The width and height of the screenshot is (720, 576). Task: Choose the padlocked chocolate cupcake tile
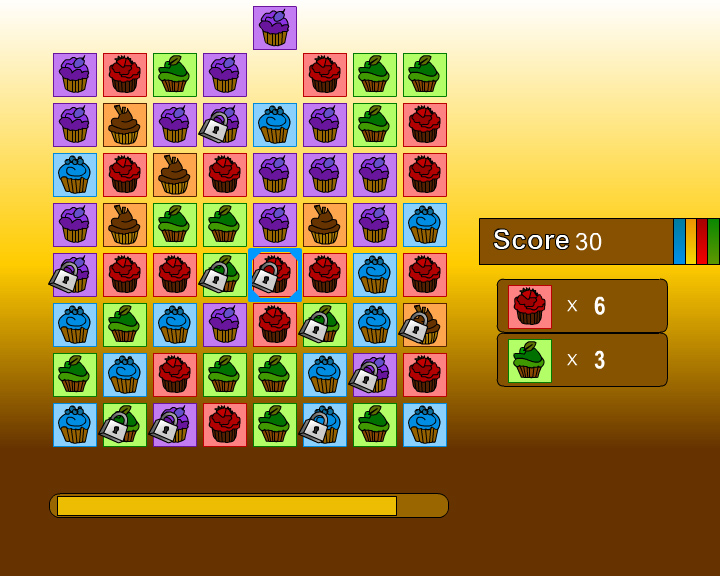coord(424,325)
